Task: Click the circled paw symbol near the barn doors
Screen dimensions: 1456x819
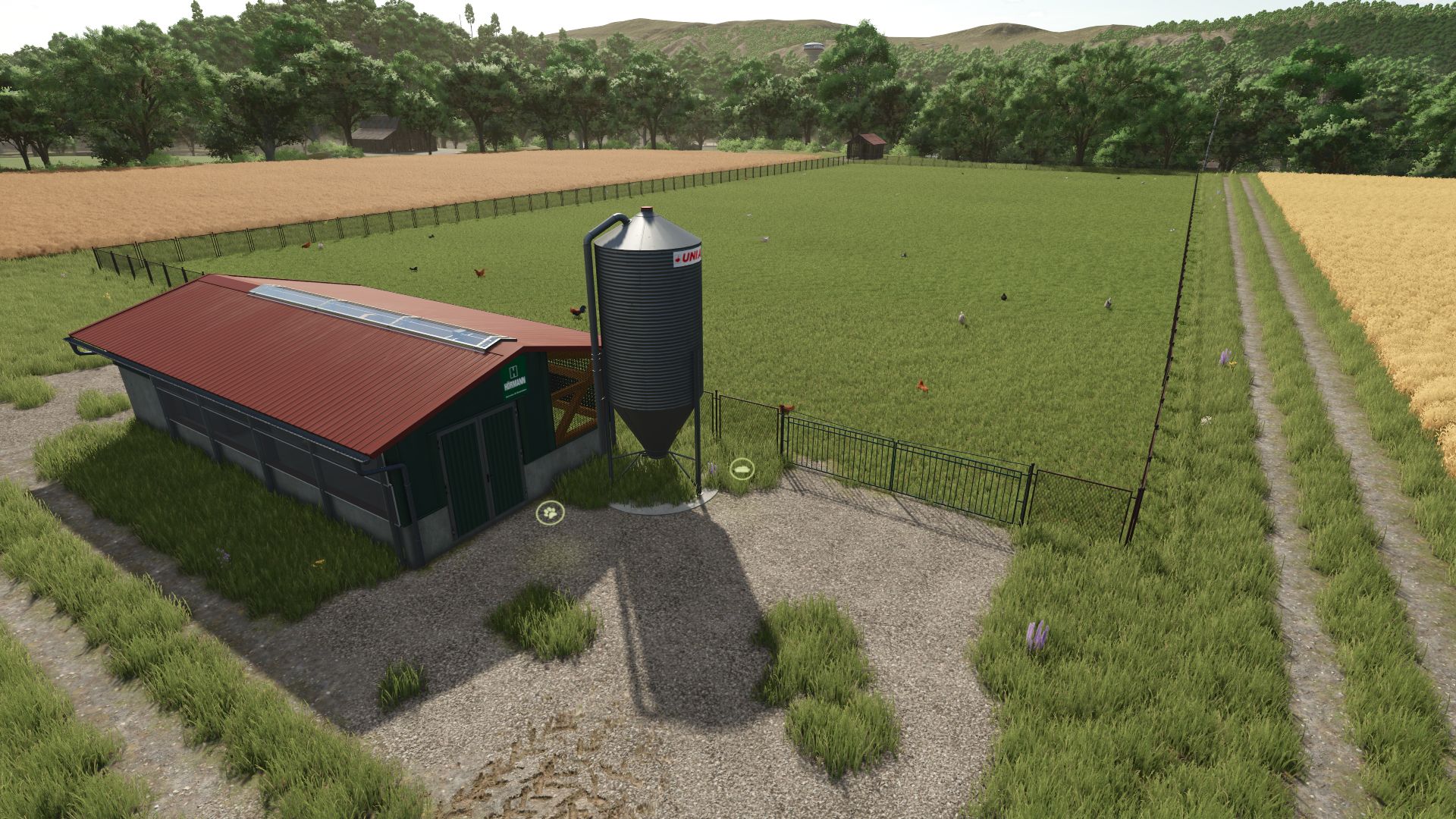Action: tap(551, 514)
